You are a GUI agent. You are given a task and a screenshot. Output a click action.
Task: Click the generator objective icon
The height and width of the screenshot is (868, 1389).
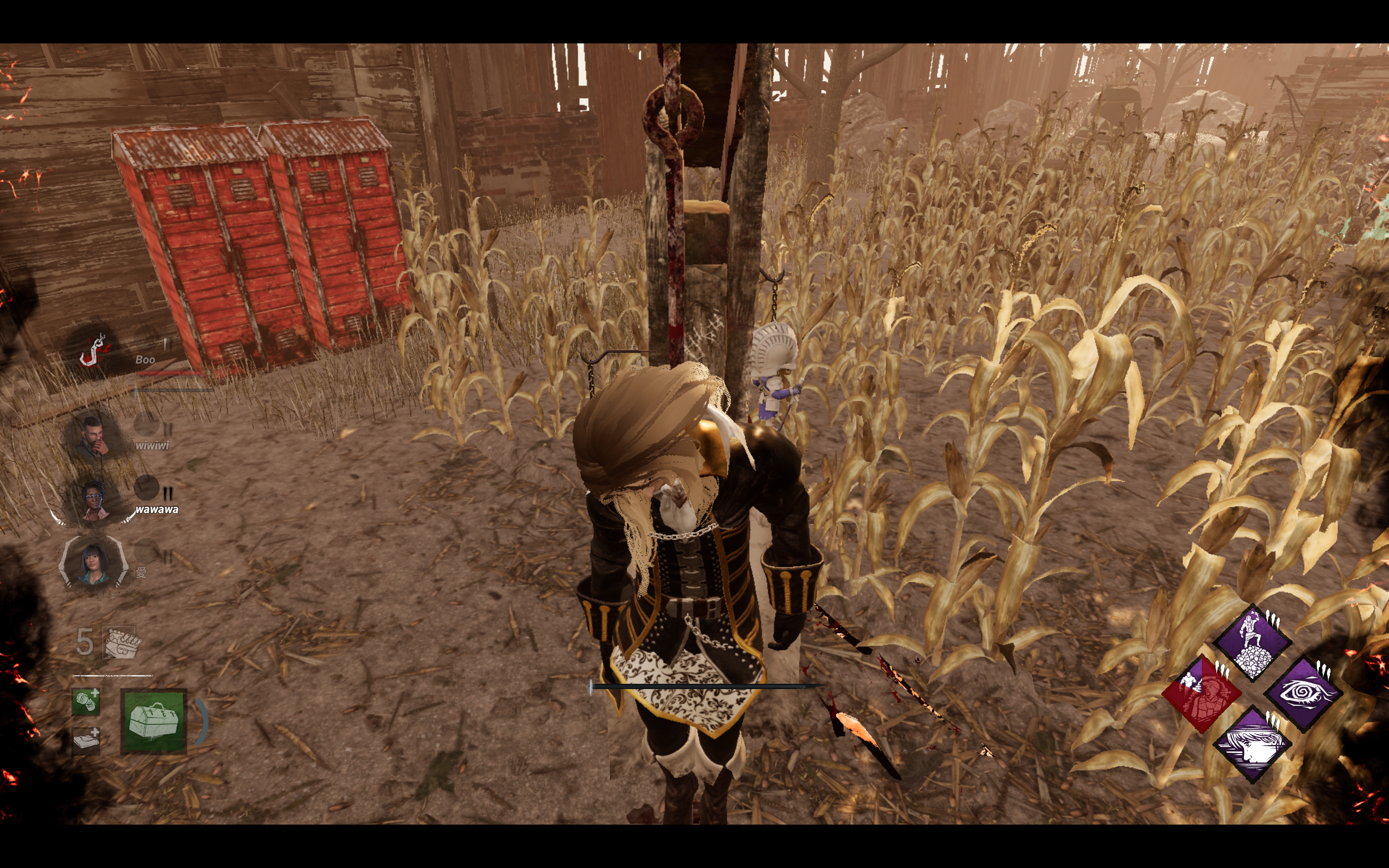pos(121,643)
